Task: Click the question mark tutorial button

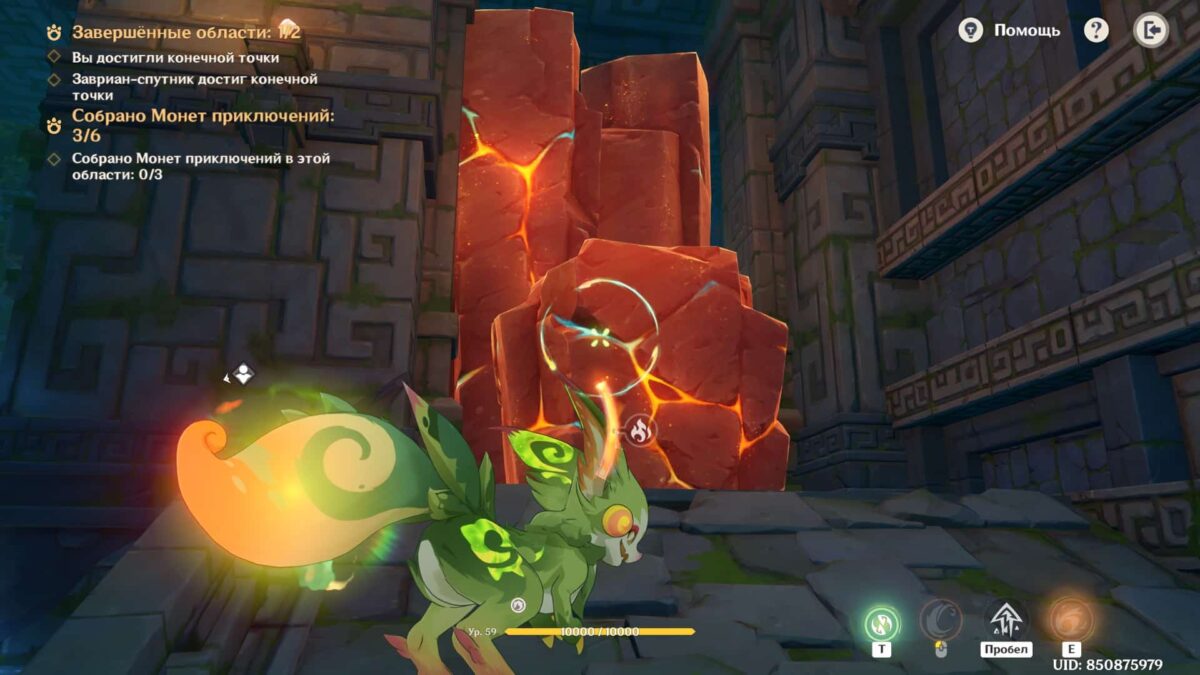Action: pyautogui.click(x=1096, y=30)
